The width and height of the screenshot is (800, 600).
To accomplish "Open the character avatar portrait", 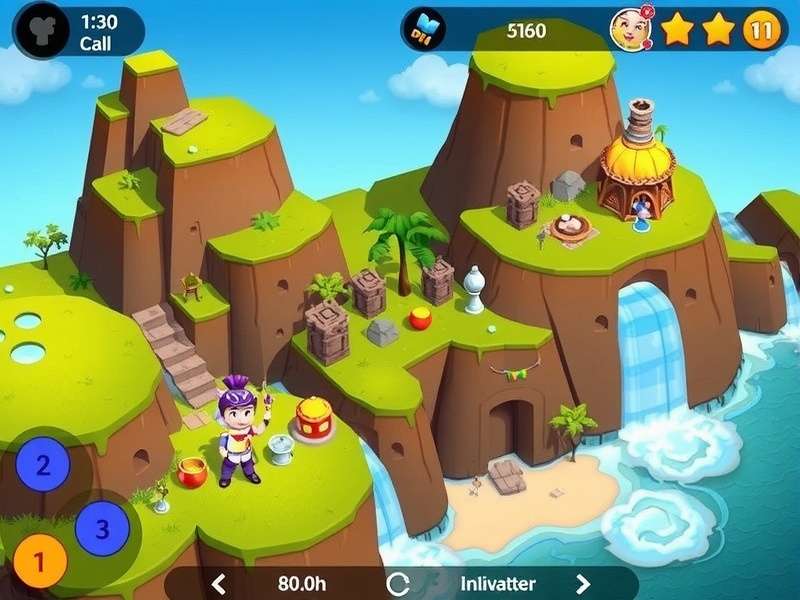I will 631,30.
